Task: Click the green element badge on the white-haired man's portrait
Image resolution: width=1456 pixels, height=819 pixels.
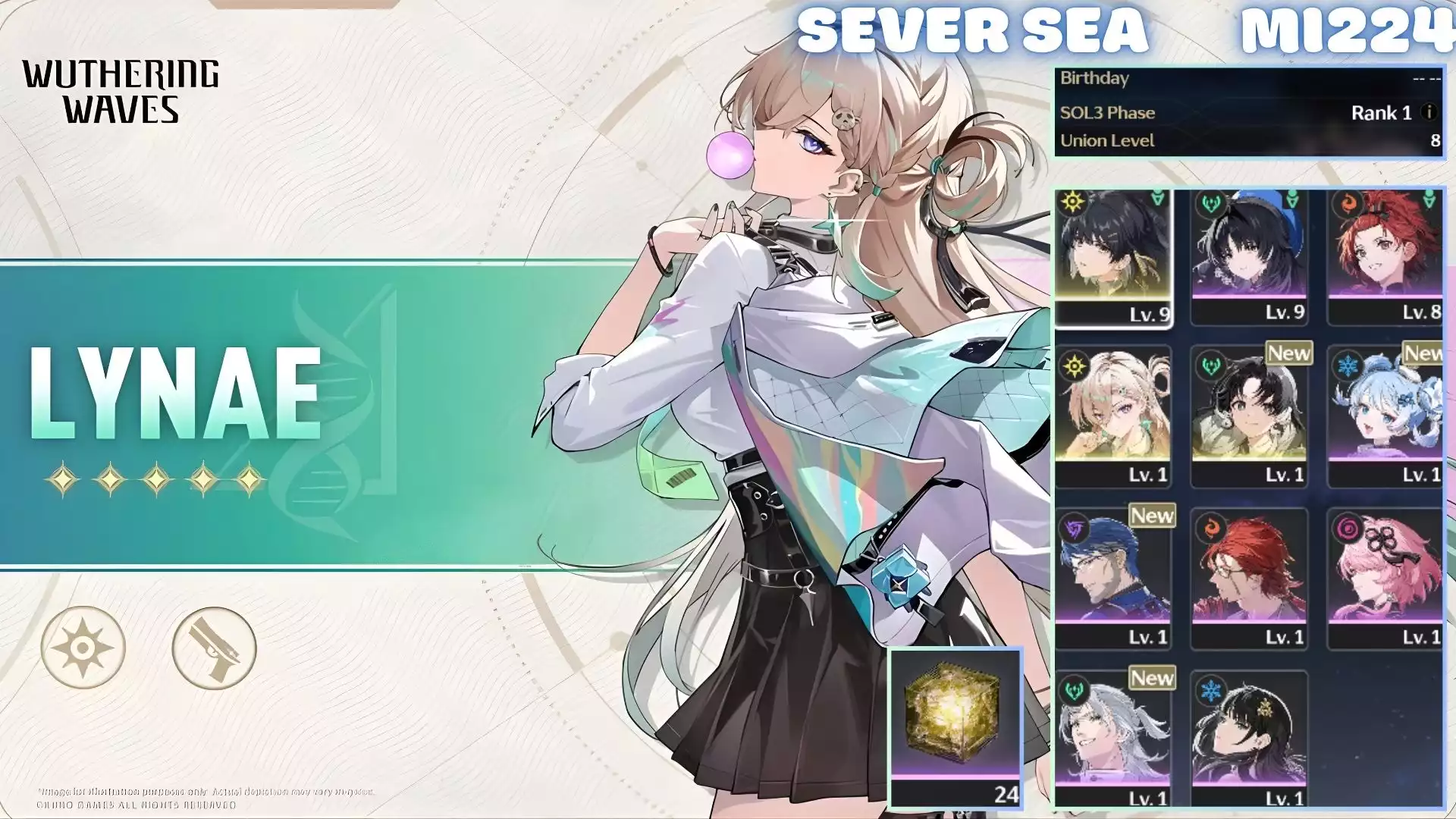Action: coord(1072,689)
